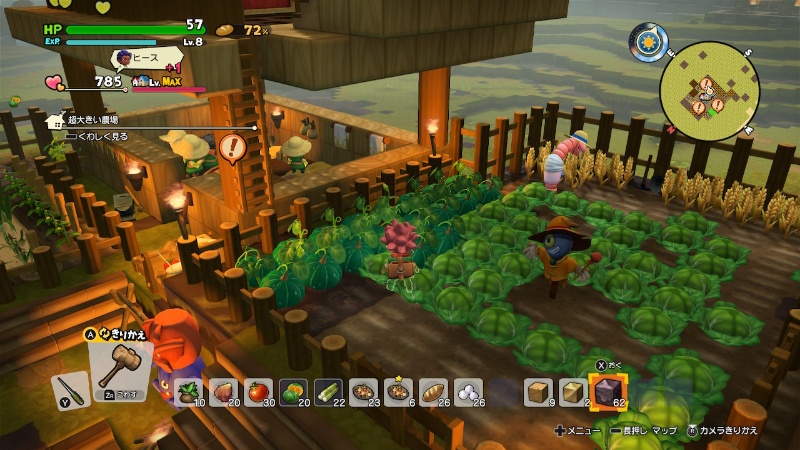Pick the bread loaf hotbar slot
The height and width of the screenshot is (450, 800).
coord(433,393)
